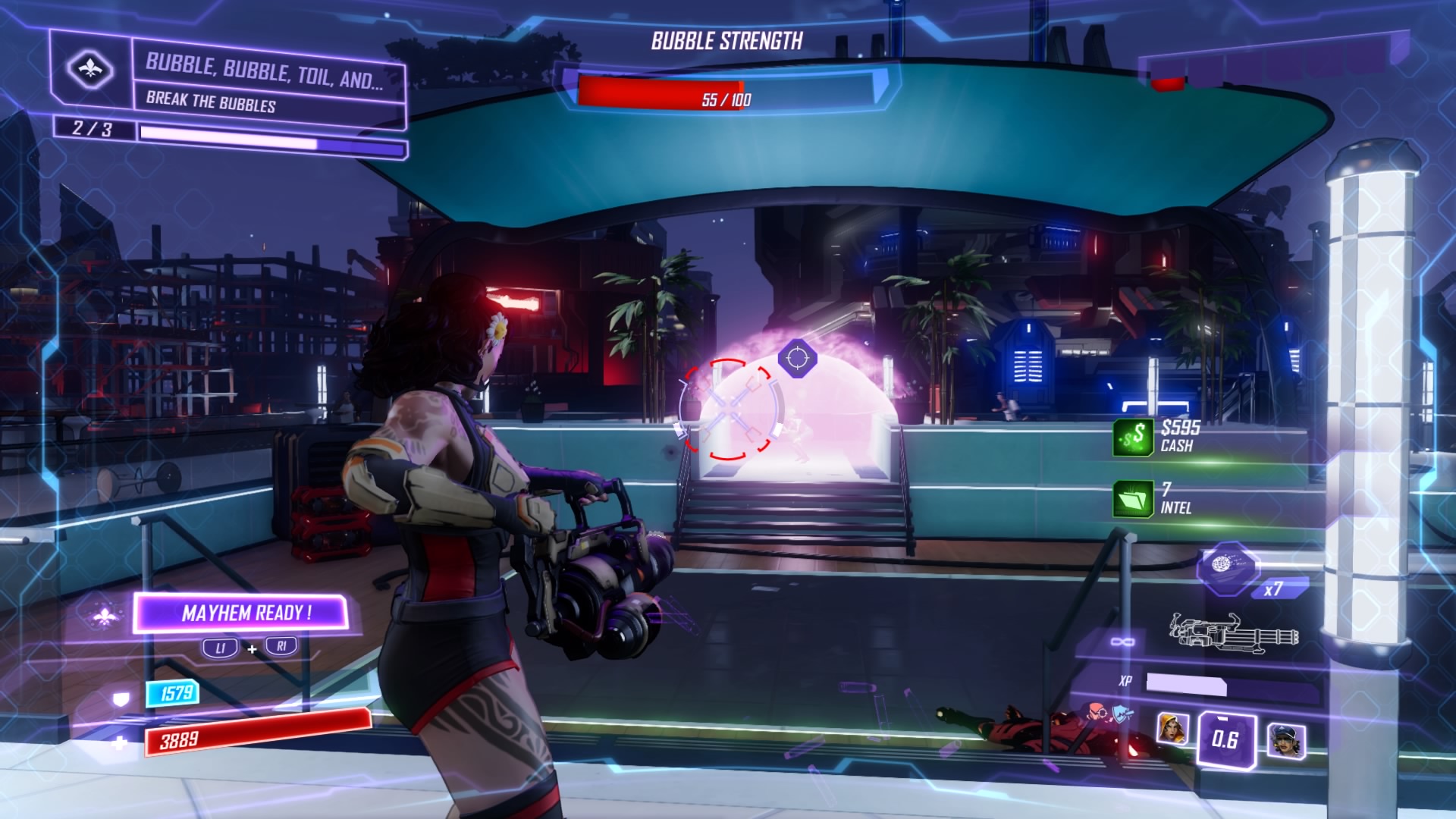The height and width of the screenshot is (819, 1456).
Task: Click the green intel folder icon
Action: point(1133,499)
